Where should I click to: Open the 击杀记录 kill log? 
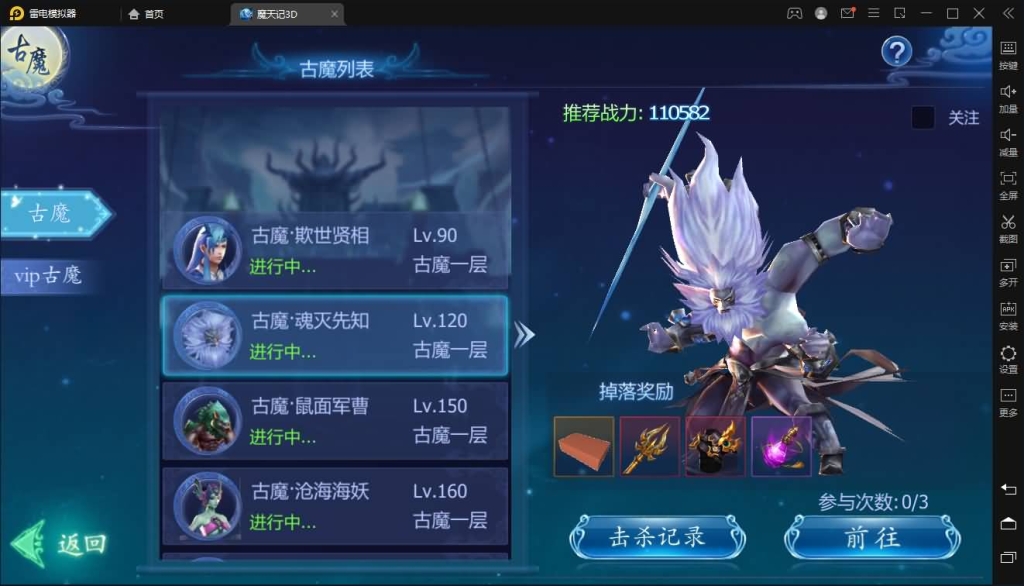[657, 537]
